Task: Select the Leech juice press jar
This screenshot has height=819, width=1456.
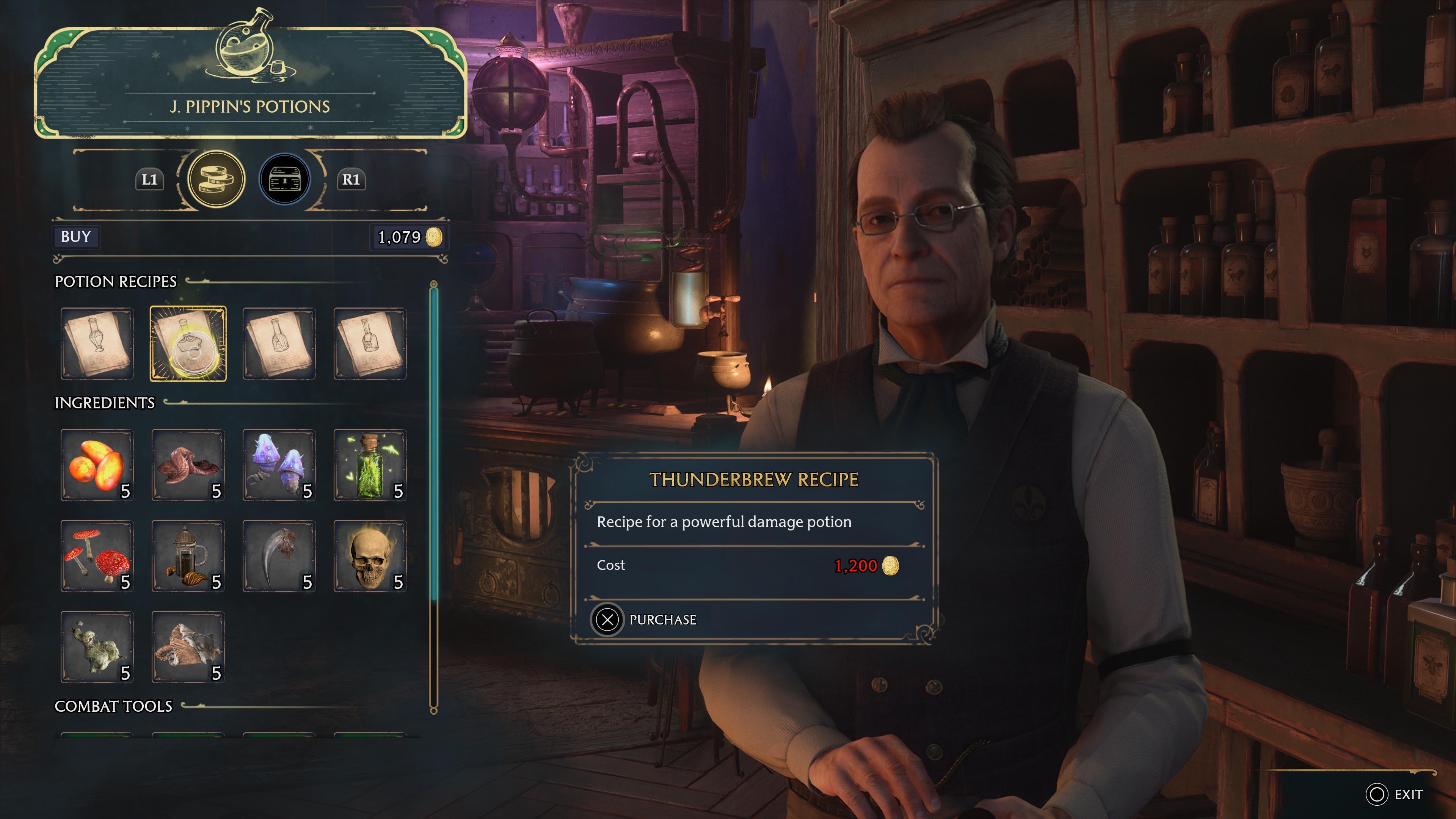Action: [188, 555]
